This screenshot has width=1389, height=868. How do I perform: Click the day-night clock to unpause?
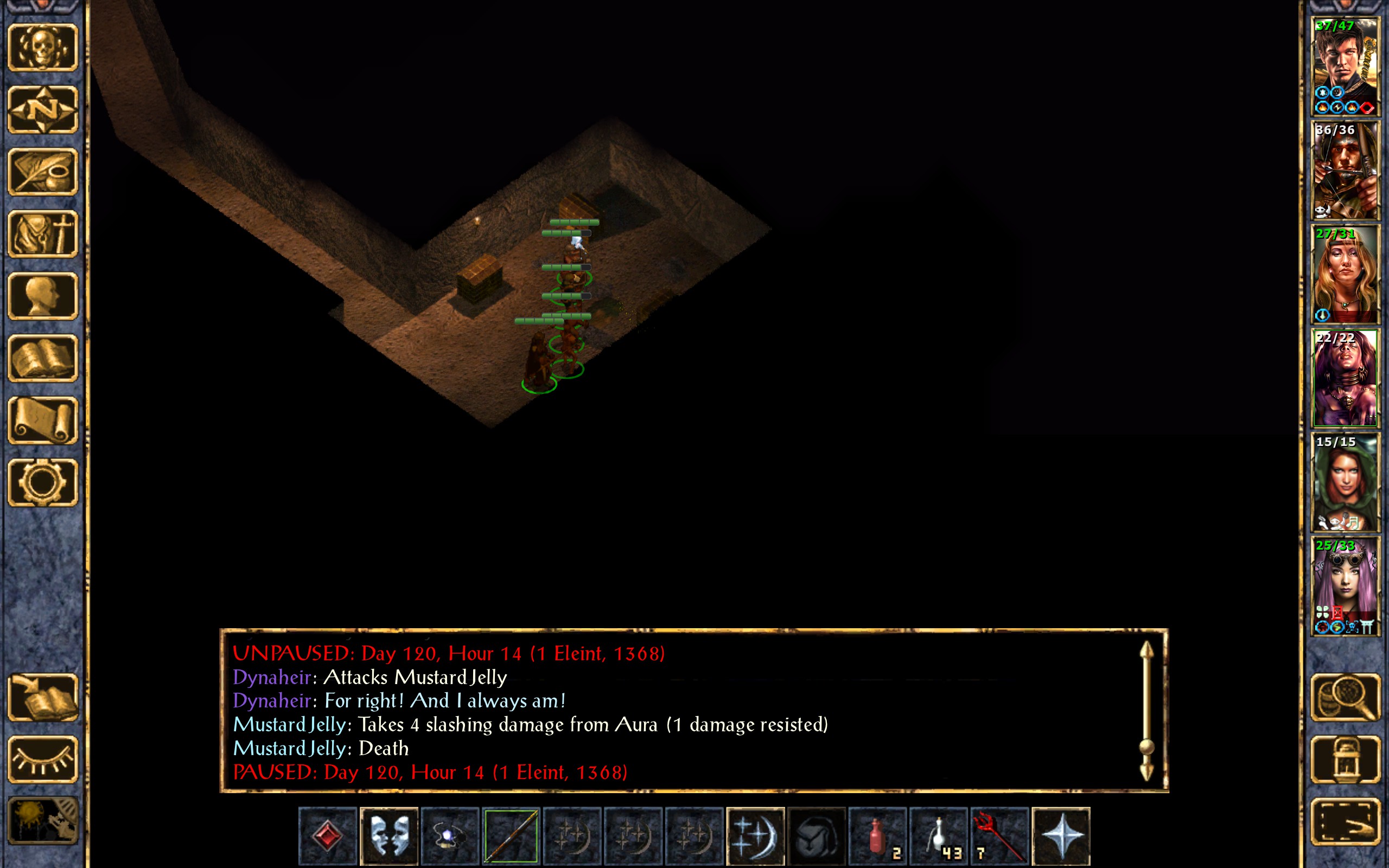coord(43,821)
